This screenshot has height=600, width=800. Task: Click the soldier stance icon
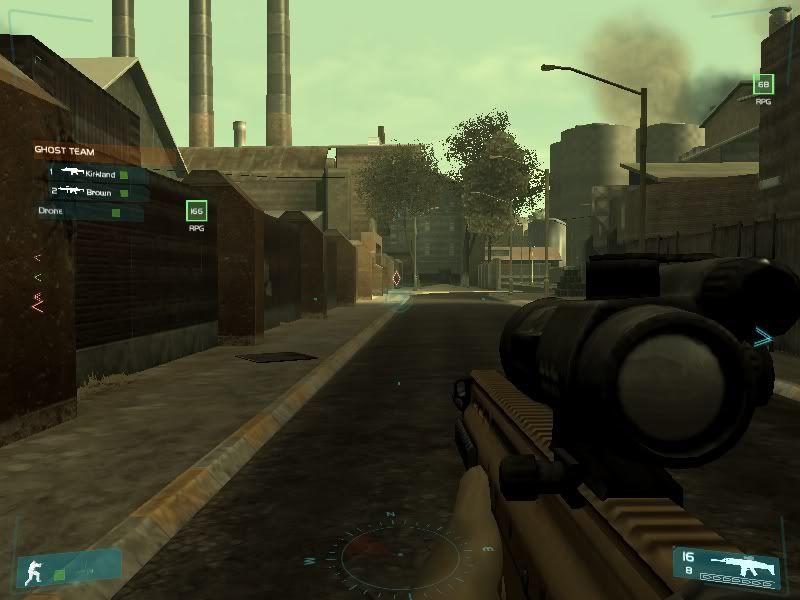coord(29,571)
